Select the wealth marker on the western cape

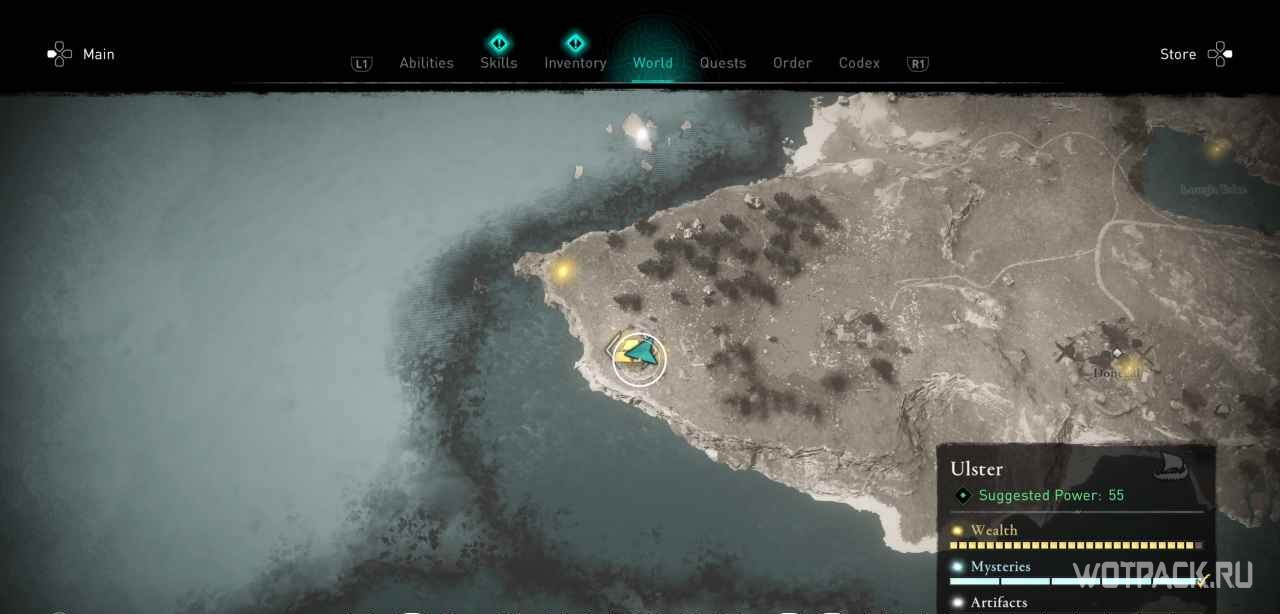(x=562, y=270)
